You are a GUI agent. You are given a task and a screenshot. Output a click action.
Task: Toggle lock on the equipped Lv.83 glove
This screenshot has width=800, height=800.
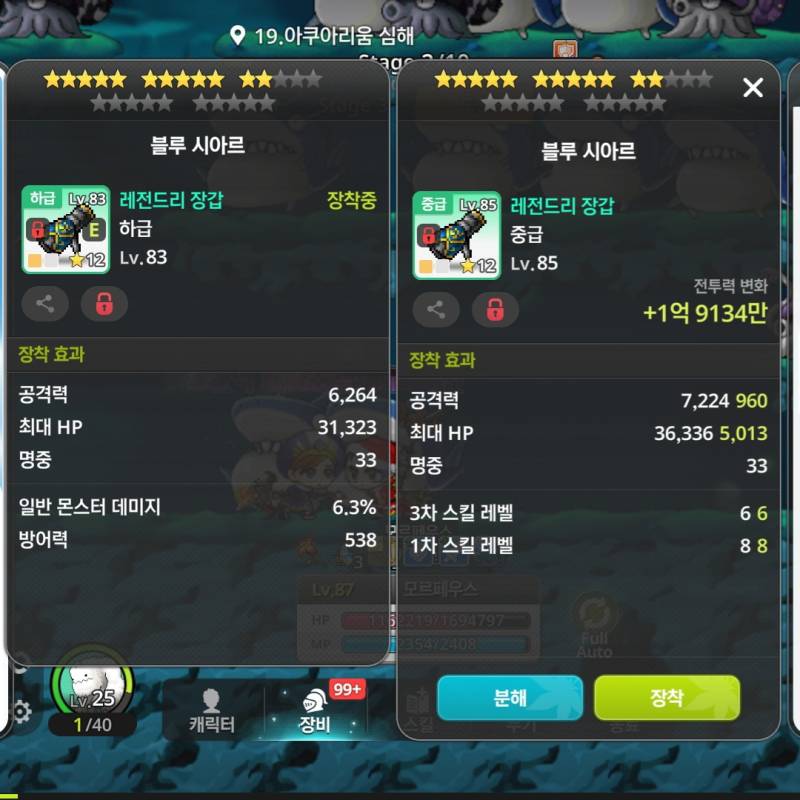(104, 303)
